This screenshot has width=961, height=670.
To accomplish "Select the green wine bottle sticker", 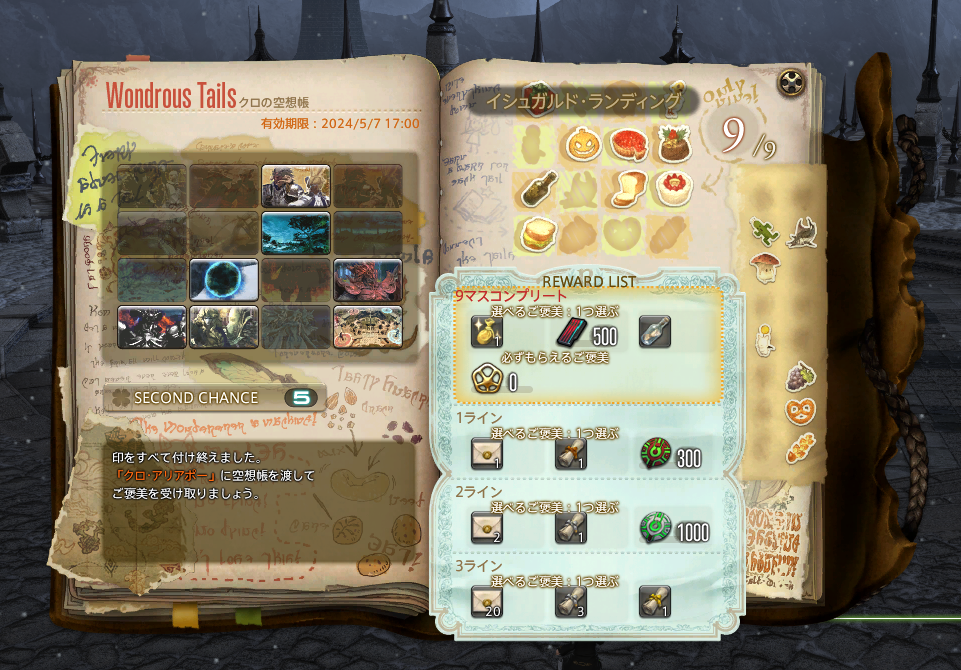I will coord(538,188).
